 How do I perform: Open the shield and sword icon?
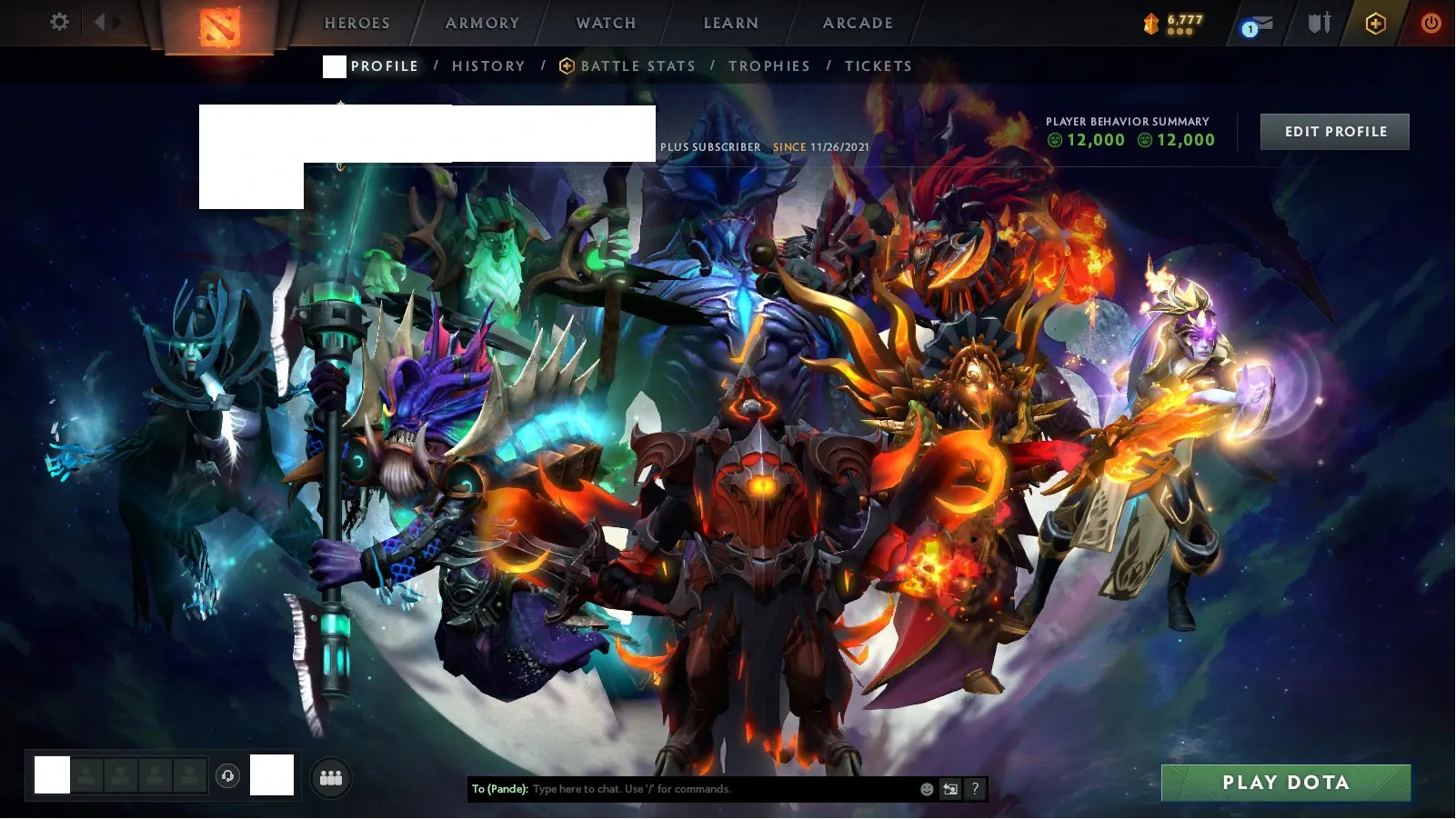1319,23
